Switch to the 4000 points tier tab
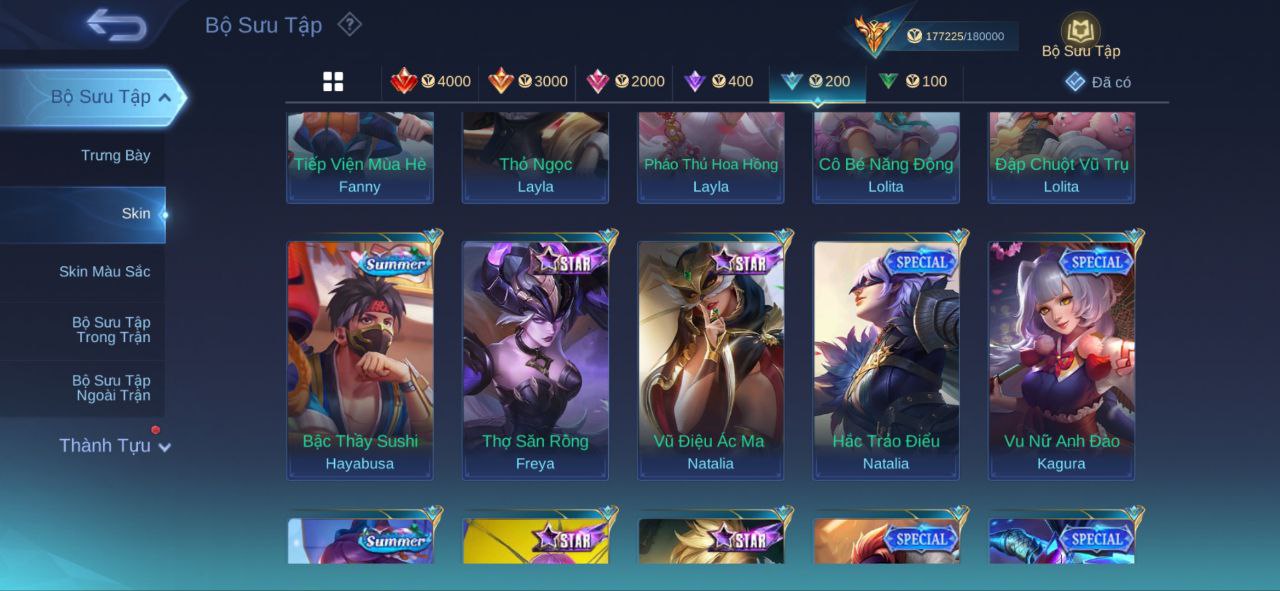1280x591 pixels. (431, 82)
